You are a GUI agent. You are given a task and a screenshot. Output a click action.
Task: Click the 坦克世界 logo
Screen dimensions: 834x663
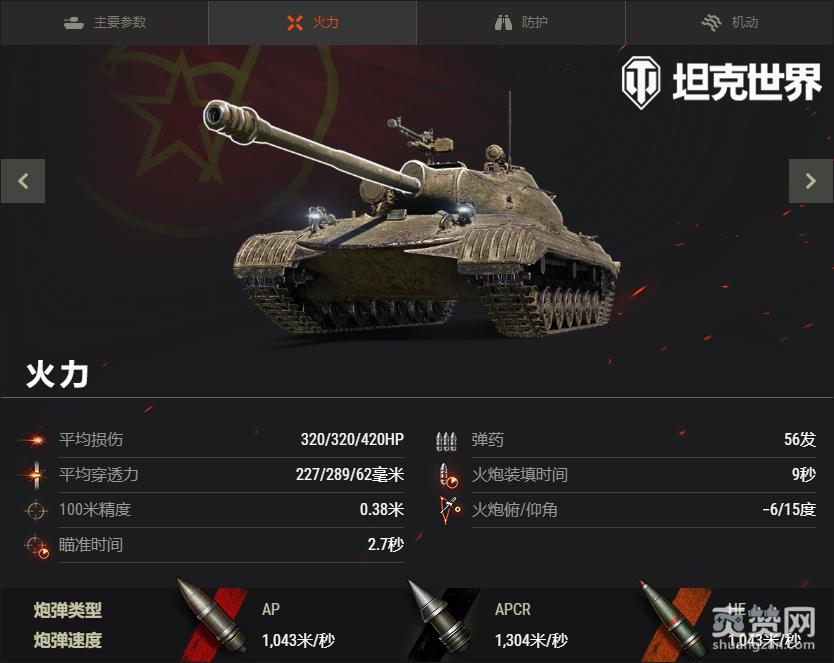(721, 83)
